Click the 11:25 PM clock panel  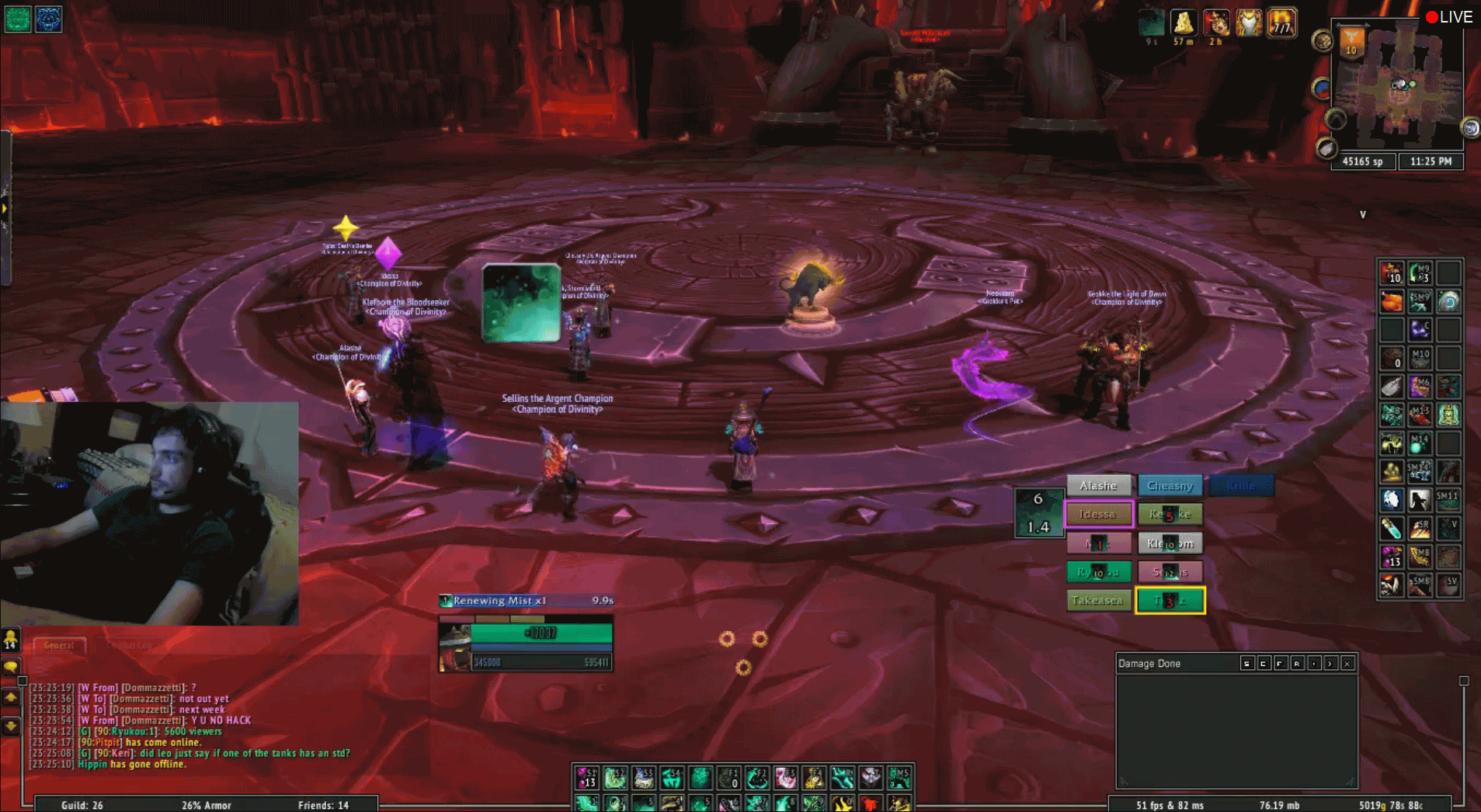1431,161
